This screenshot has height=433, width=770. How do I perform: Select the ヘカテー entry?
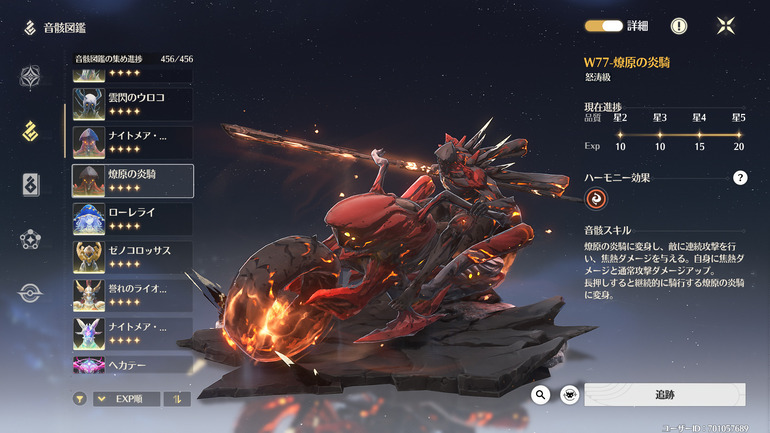[132, 365]
